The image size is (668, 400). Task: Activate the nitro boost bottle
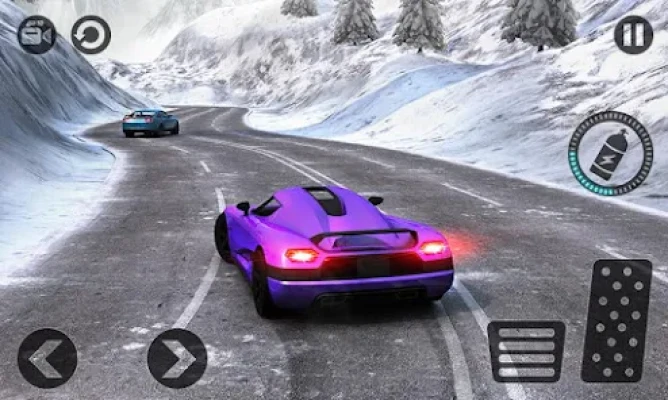click(x=610, y=153)
